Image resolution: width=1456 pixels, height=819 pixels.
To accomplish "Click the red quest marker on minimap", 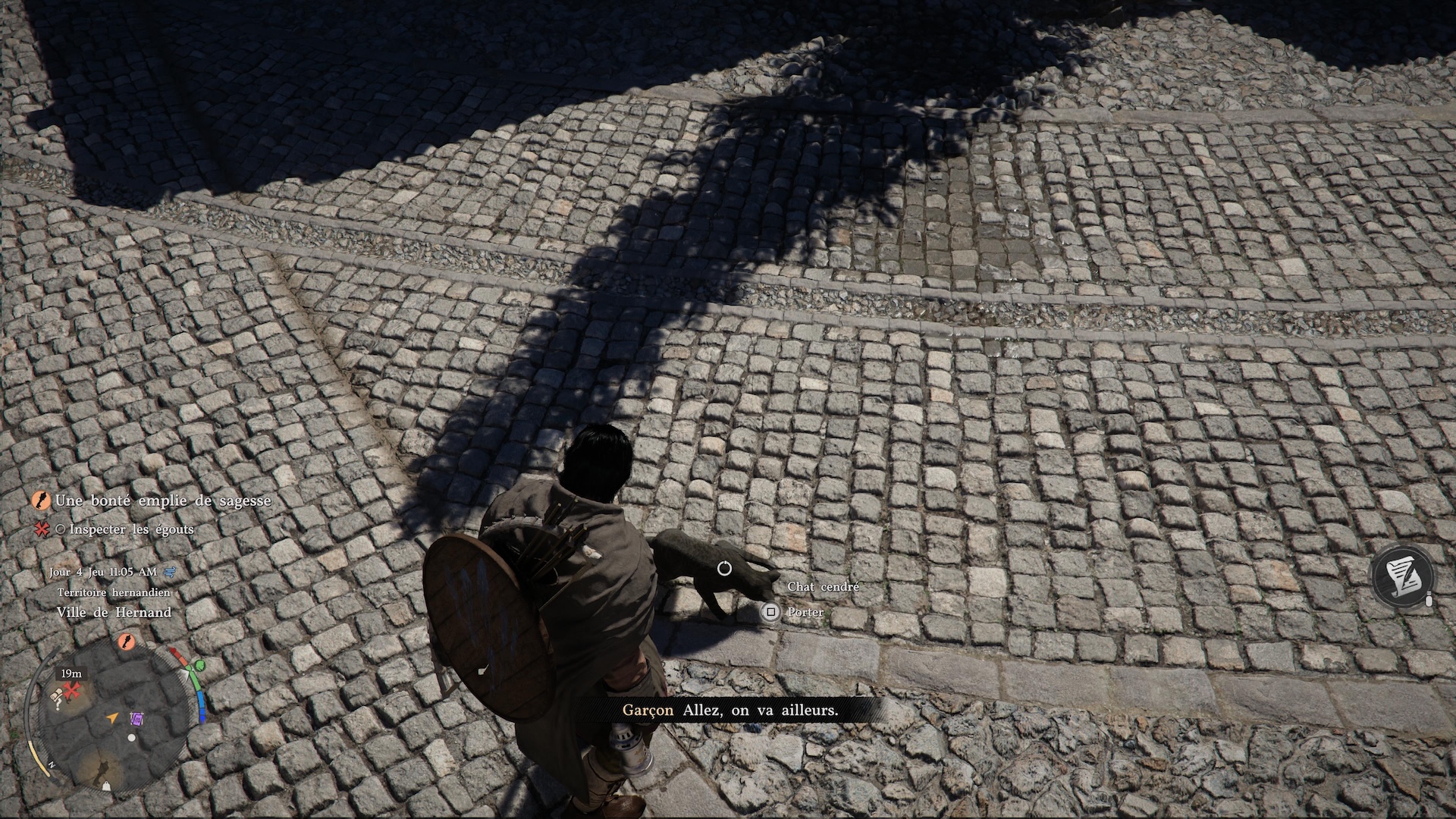I will click(73, 691).
